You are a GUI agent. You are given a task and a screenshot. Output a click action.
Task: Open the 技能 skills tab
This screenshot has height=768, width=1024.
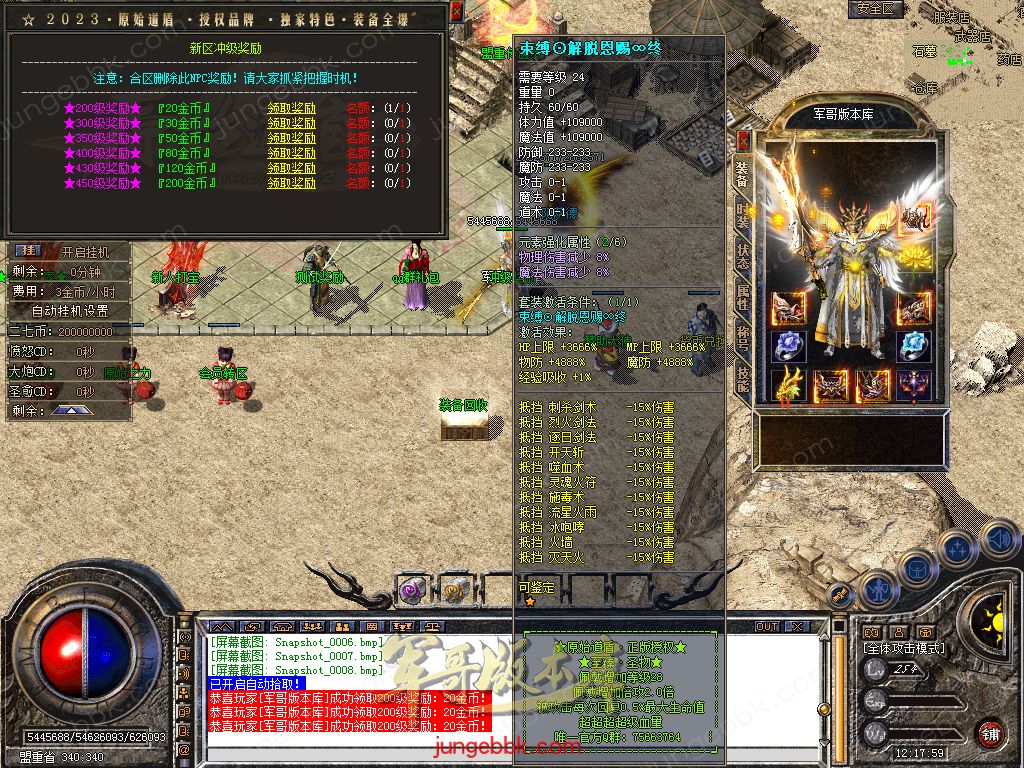742,377
